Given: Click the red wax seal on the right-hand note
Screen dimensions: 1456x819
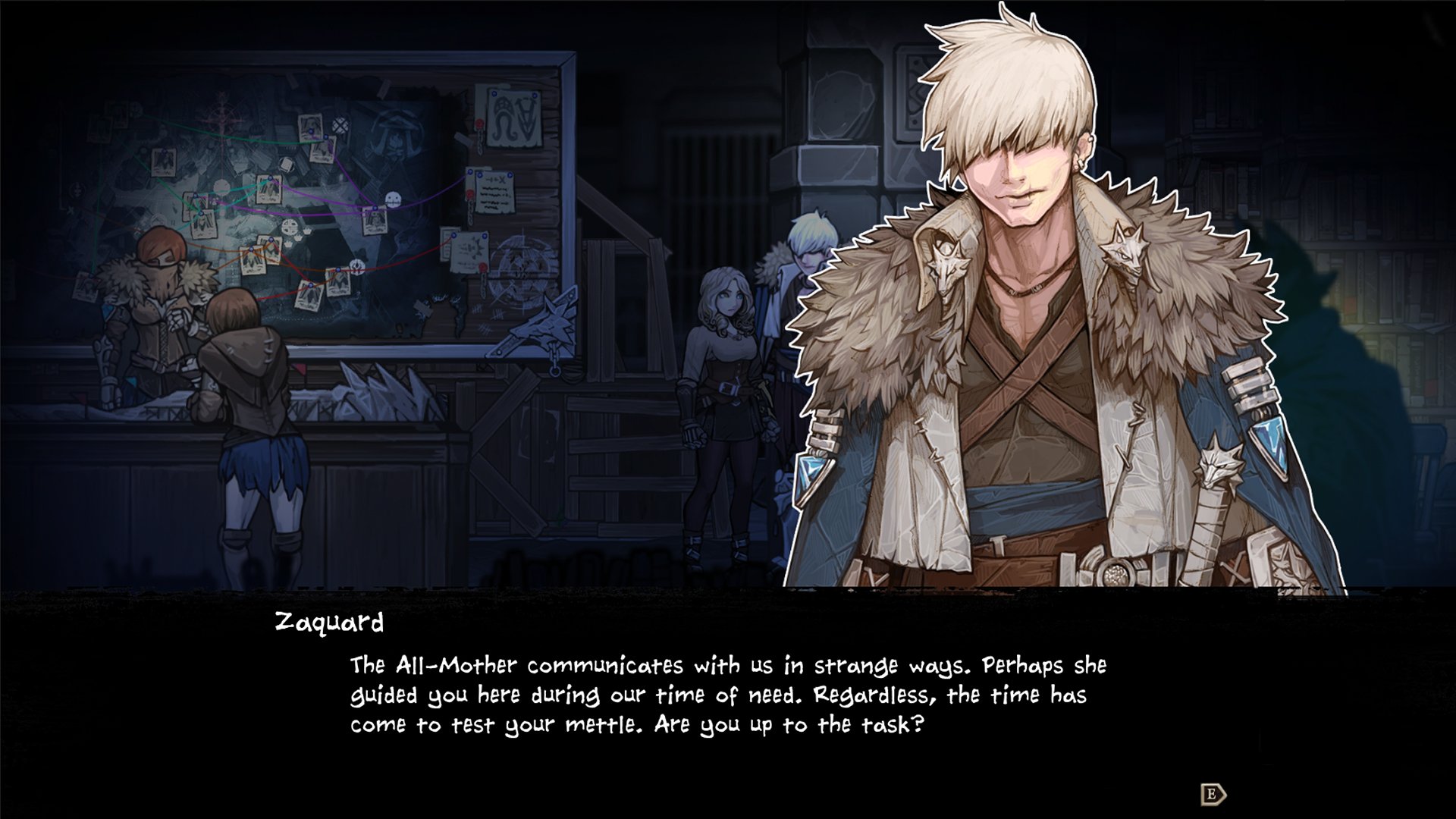Looking at the screenshot, I should (470, 193).
